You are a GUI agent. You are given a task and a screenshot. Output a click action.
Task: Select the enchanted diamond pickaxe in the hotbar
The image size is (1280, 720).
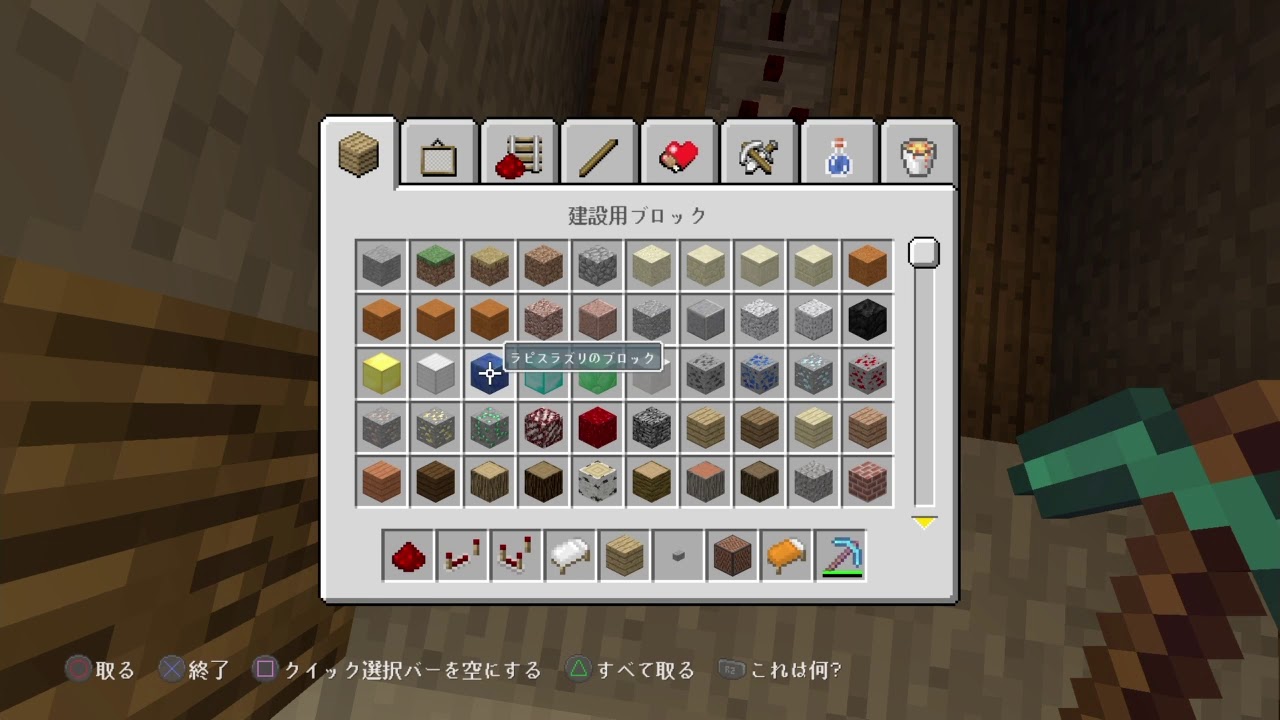(839, 556)
